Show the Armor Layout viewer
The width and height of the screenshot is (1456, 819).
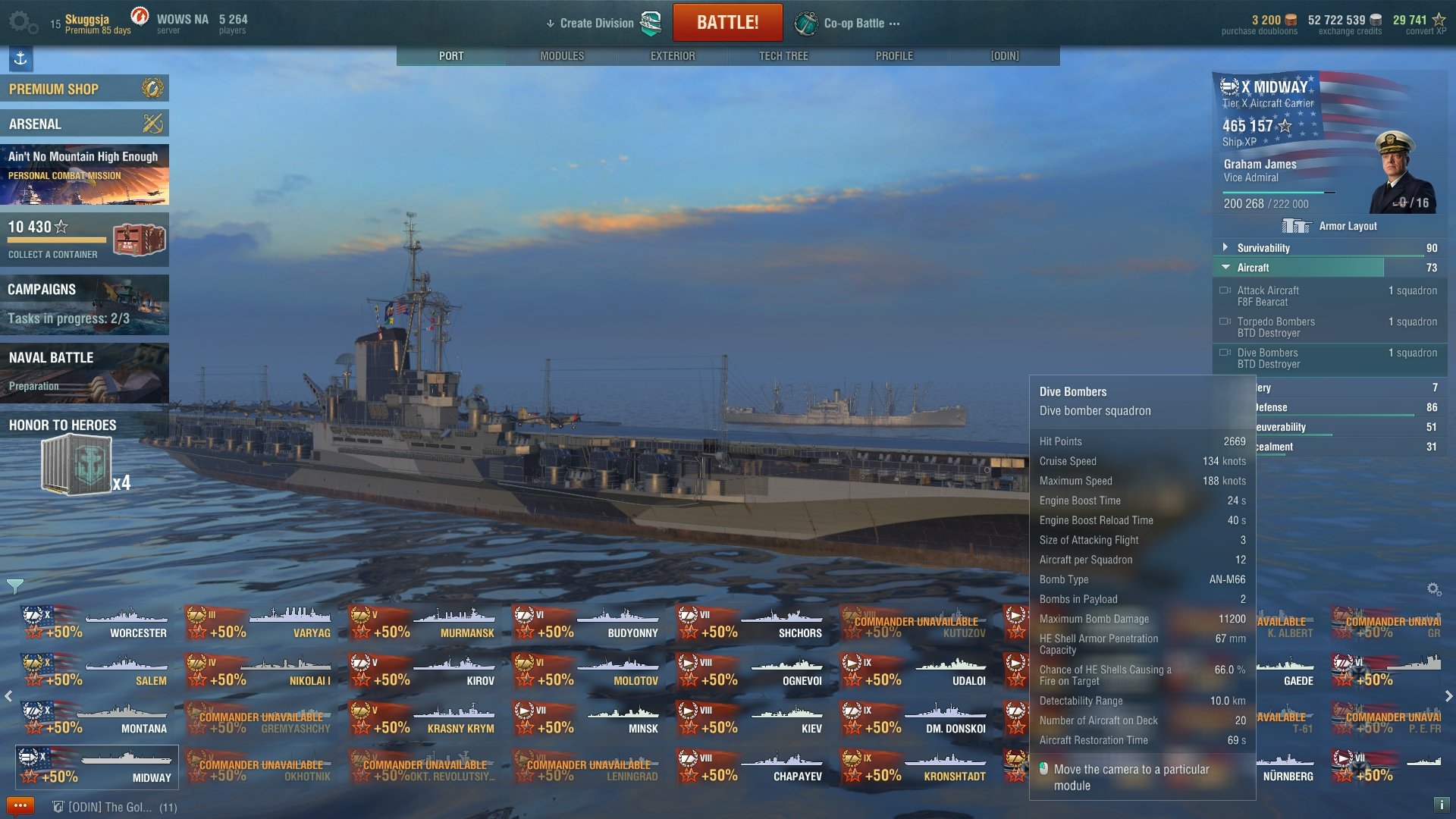coord(1331,226)
